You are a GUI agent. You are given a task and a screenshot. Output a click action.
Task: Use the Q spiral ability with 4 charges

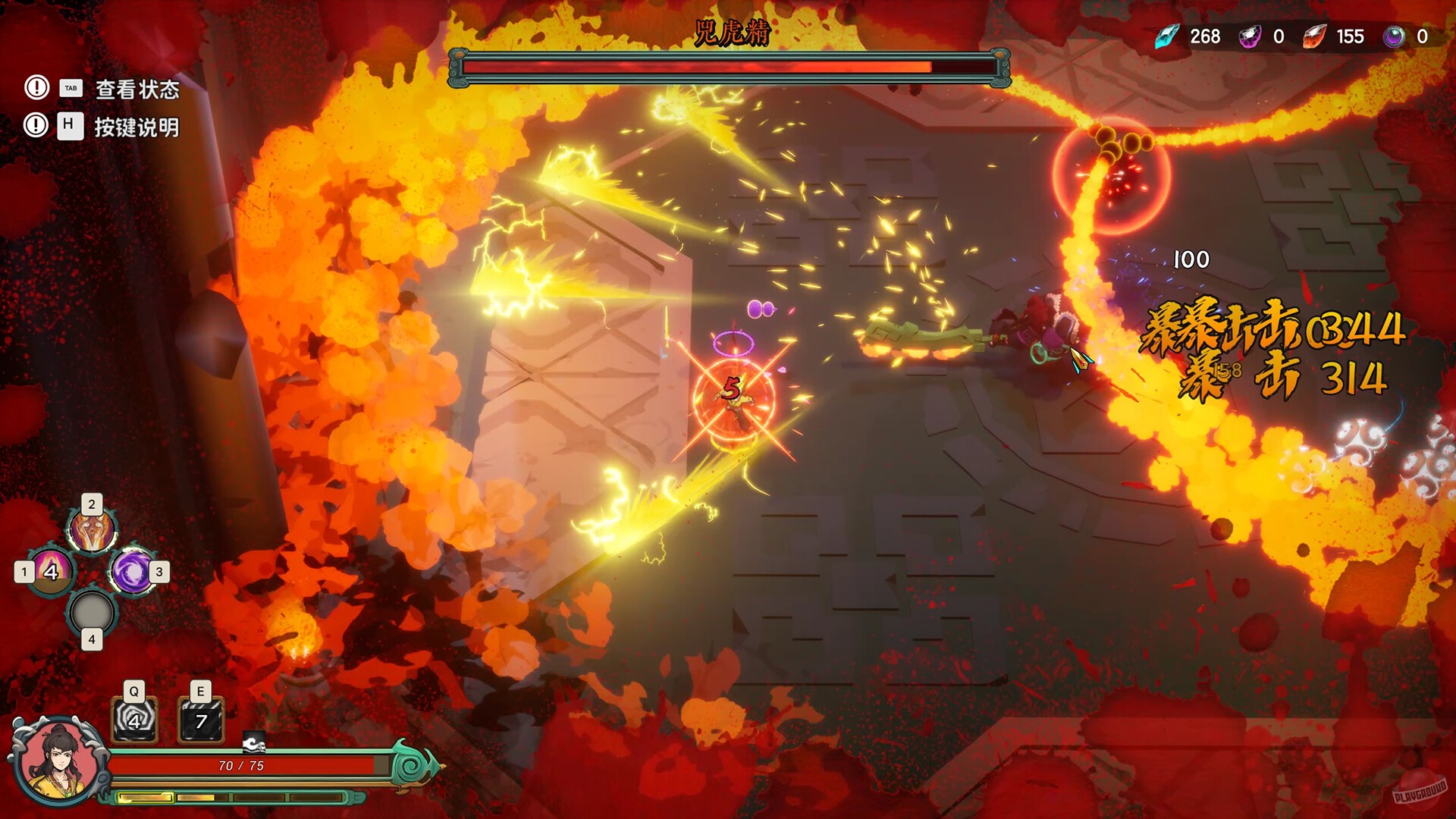(133, 720)
